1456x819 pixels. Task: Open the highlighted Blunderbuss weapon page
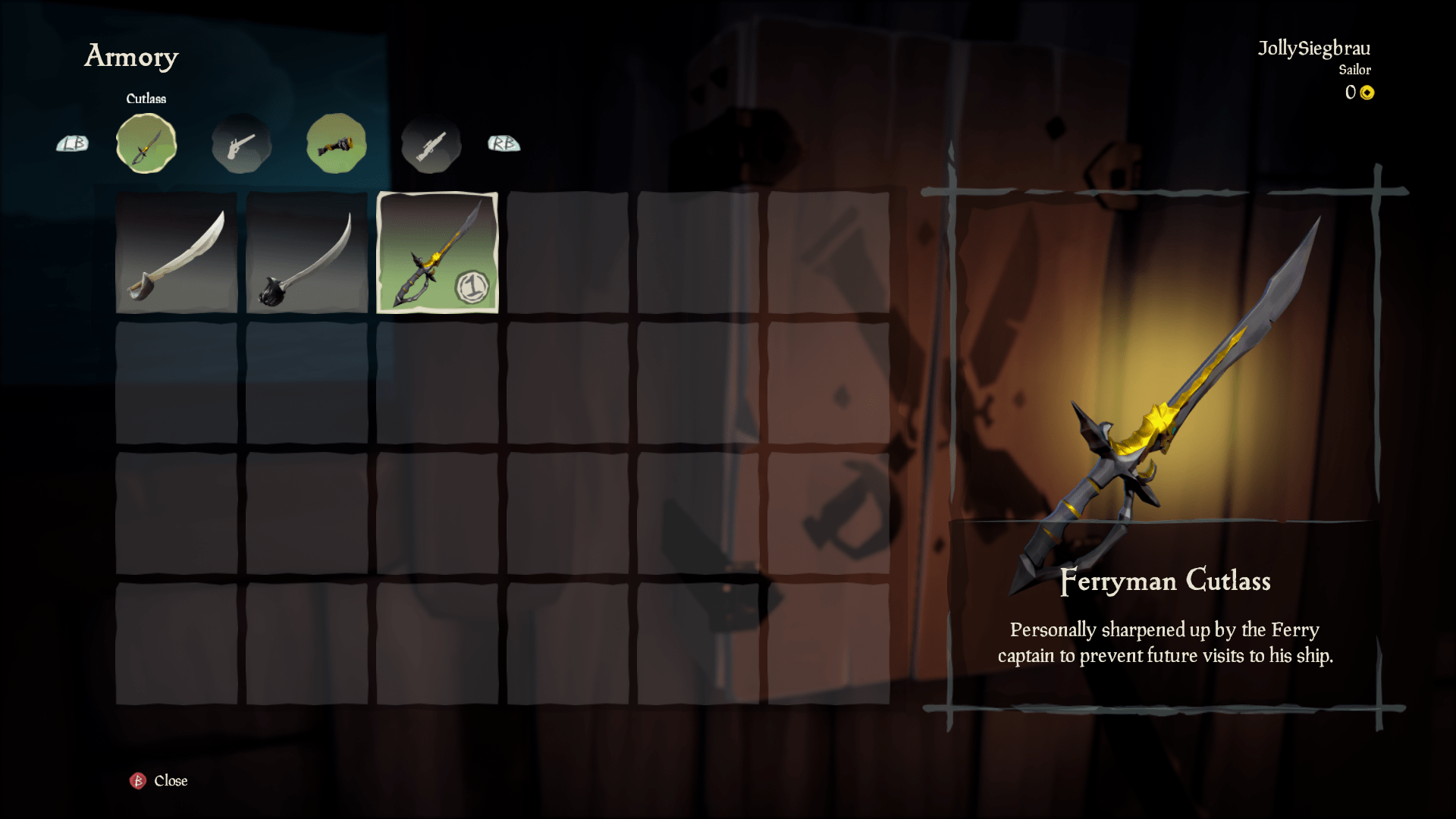click(336, 143)
